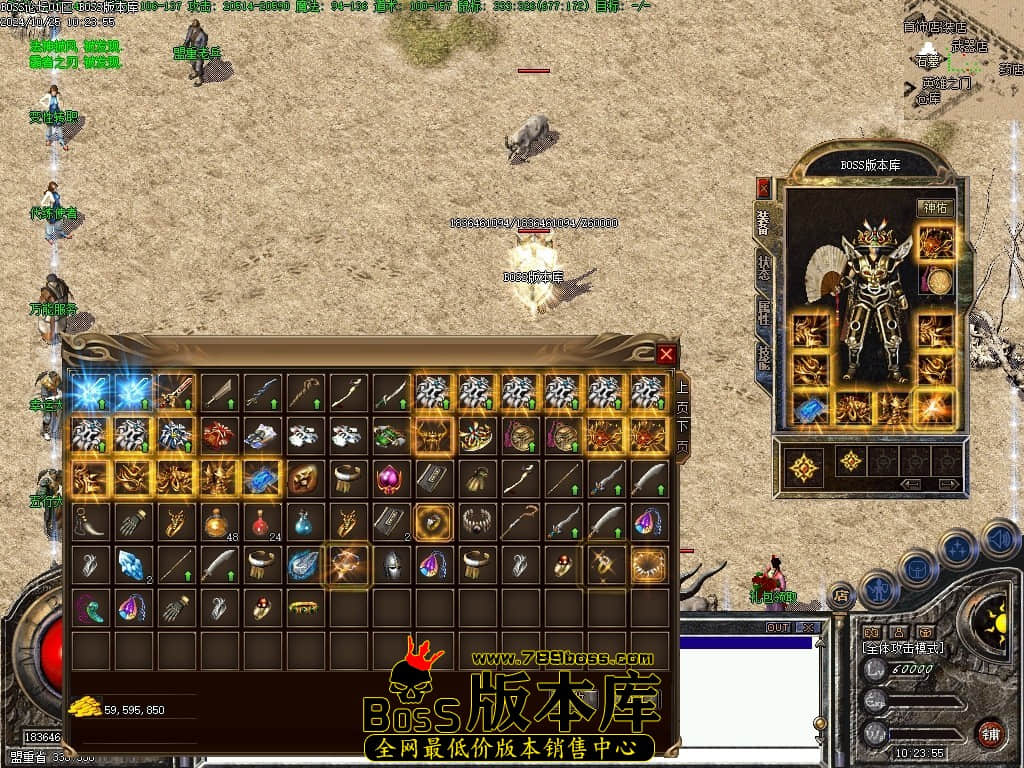The image size is (1024, 768).
Task: Click the gold coins icon in bag
Action: click(82, 708)
